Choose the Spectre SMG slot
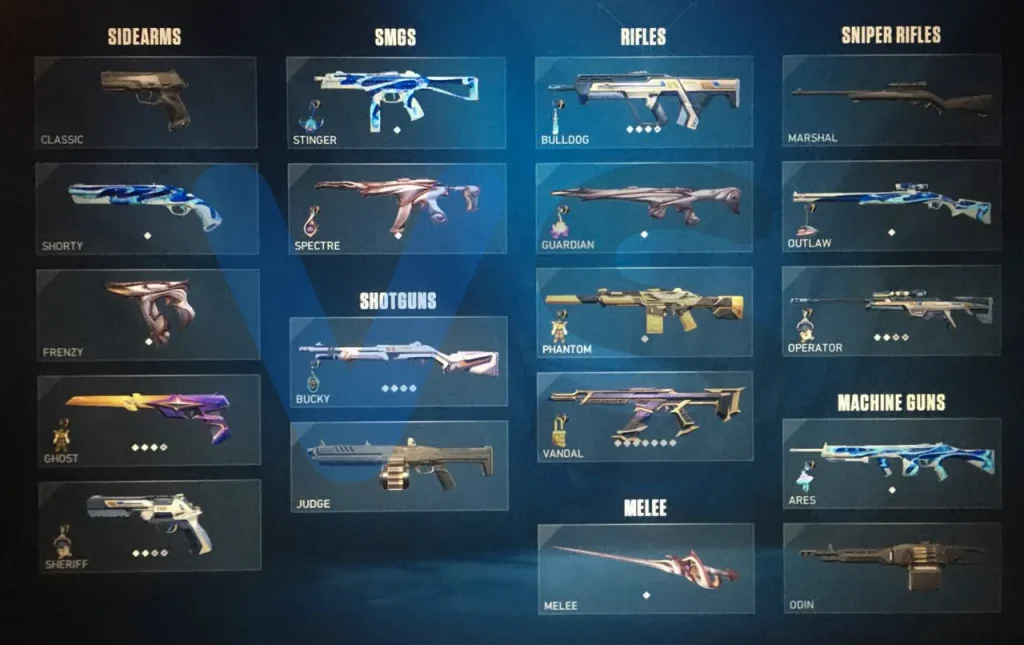The image size is (1024, 645). coord(397,208)
